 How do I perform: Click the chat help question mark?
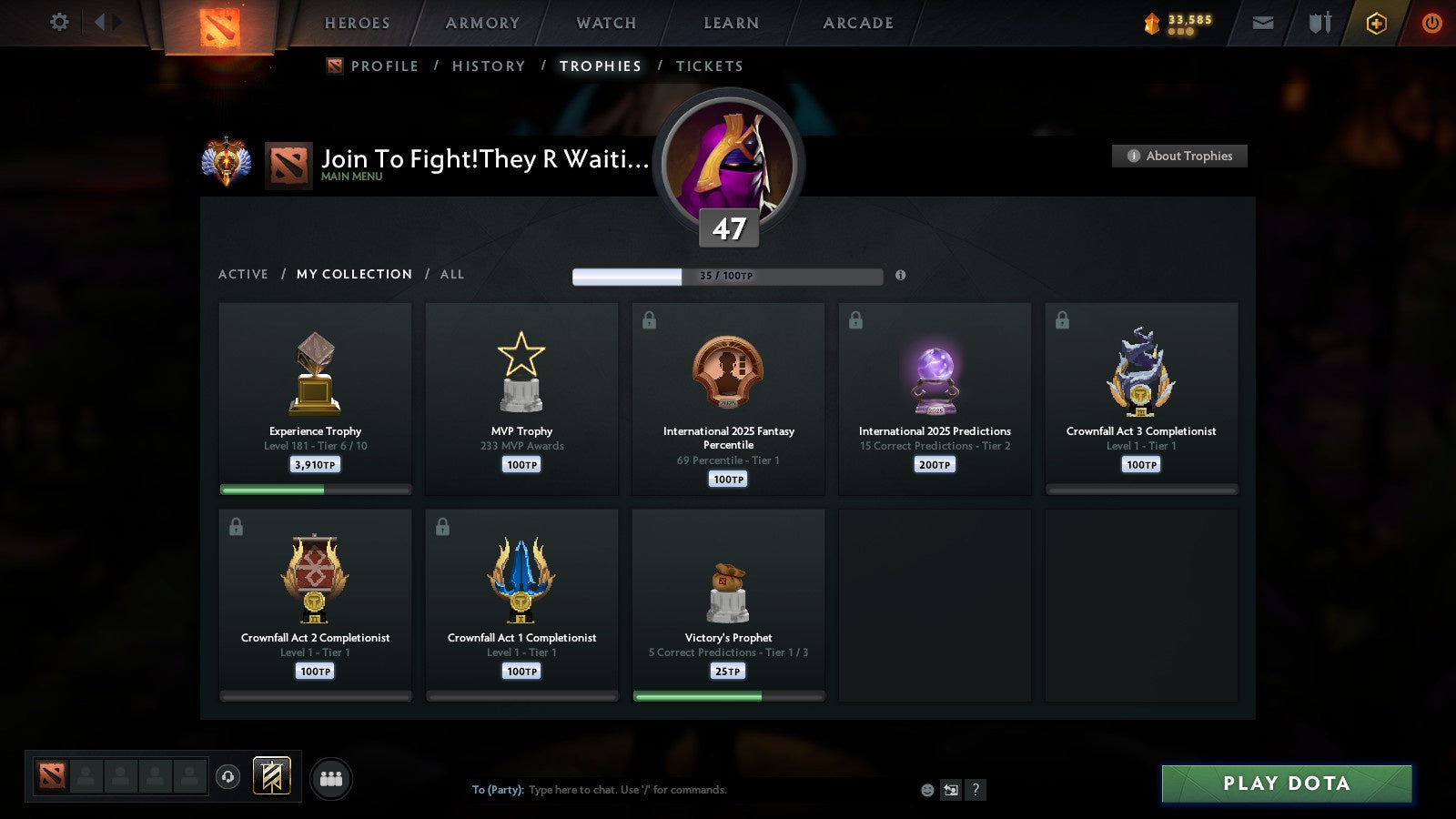coord(976,790)
